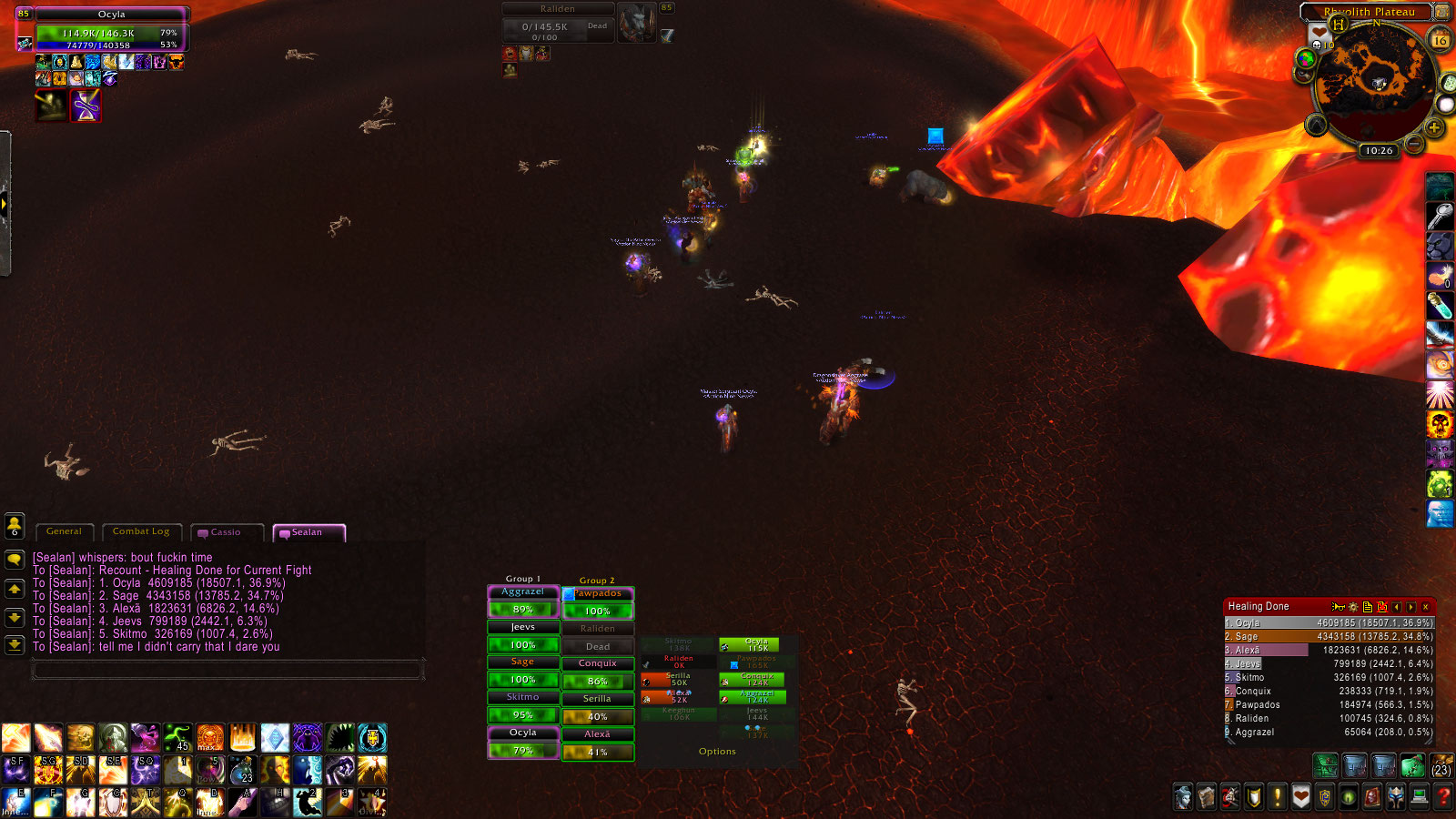Open the Combat Log tab
The height and width of the screenshot is (819, 1456).
[141, 531]
